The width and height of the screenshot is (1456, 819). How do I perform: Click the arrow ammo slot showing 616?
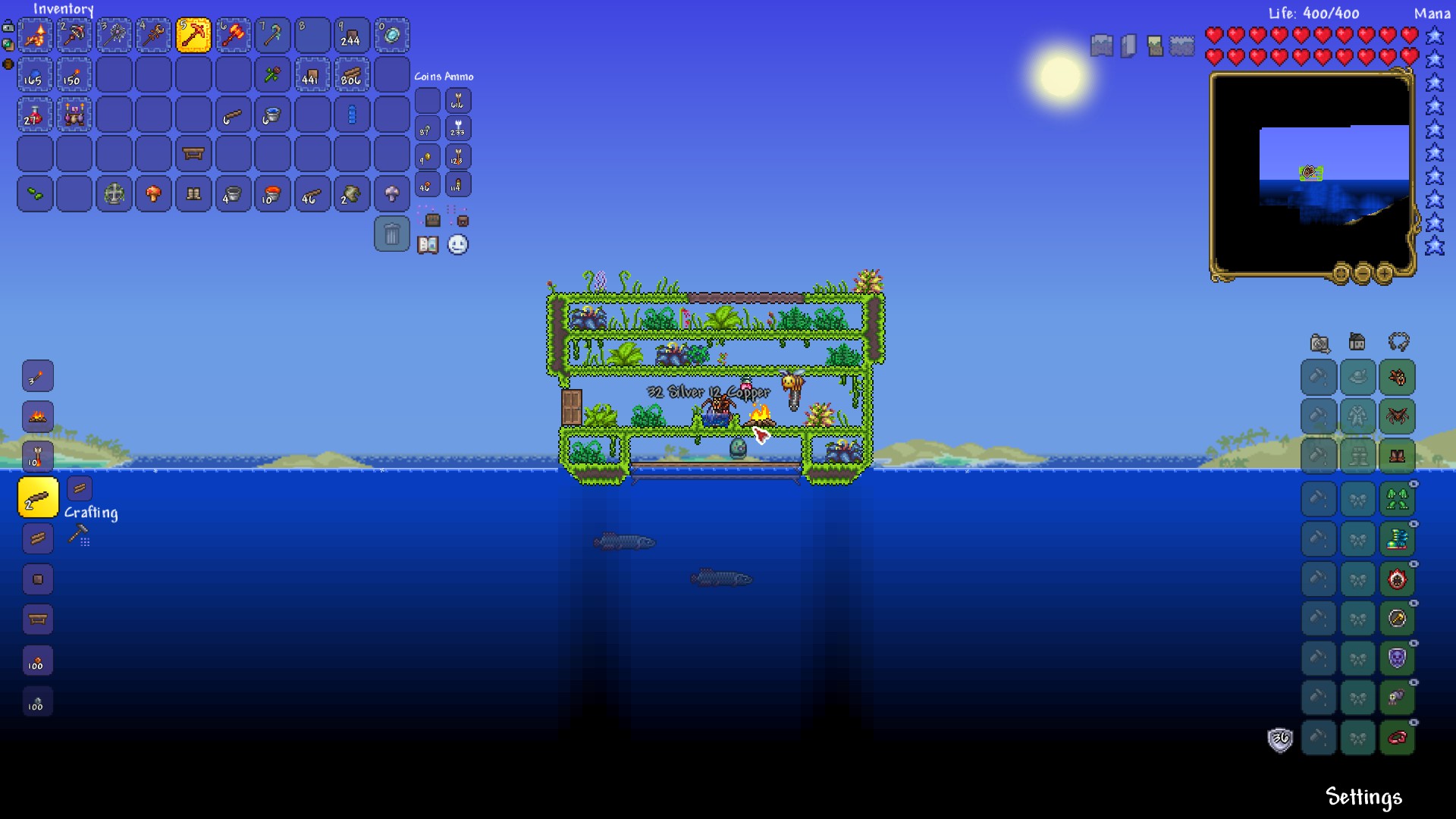458,100
